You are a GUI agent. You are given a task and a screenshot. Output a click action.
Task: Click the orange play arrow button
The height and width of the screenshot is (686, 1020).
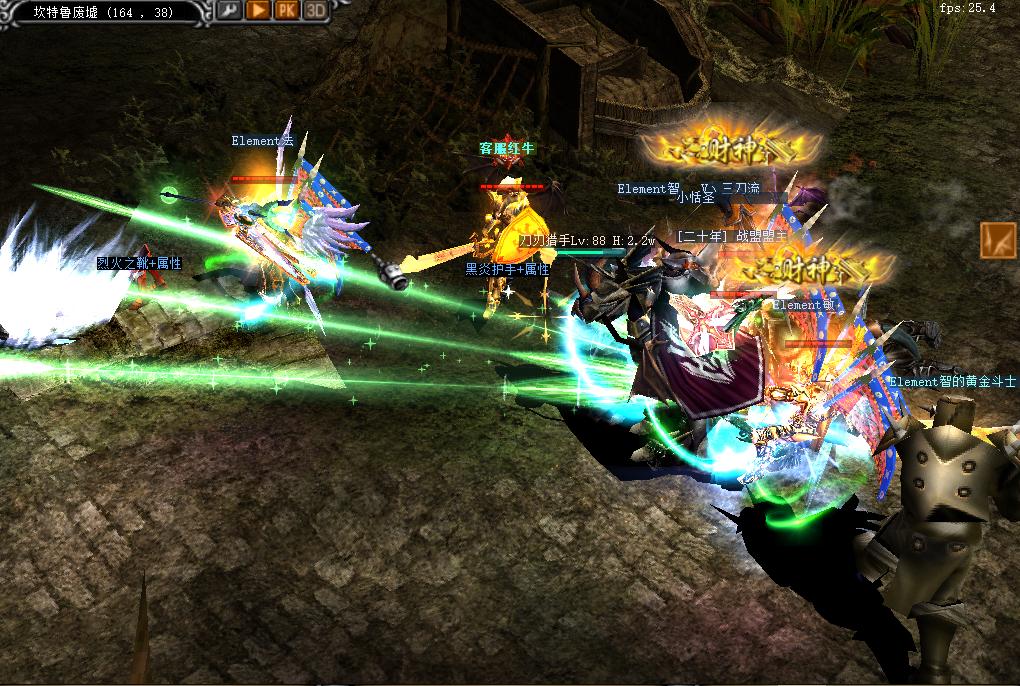tap(258, 10)
